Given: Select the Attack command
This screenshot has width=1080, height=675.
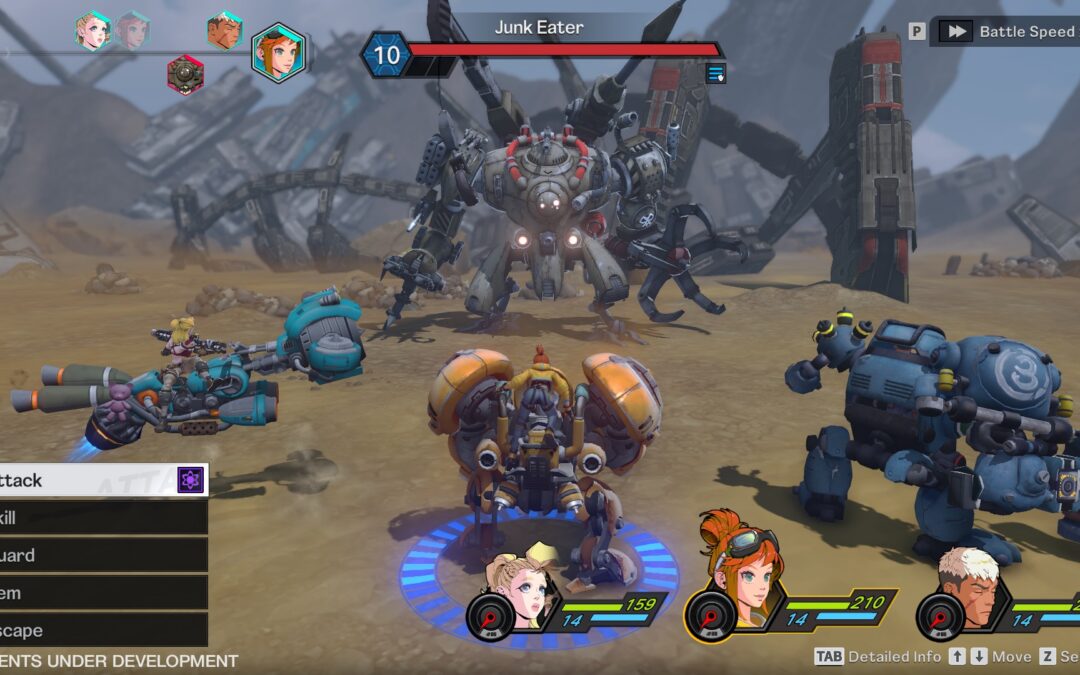Looking at the screenshot, I should 100,481.
